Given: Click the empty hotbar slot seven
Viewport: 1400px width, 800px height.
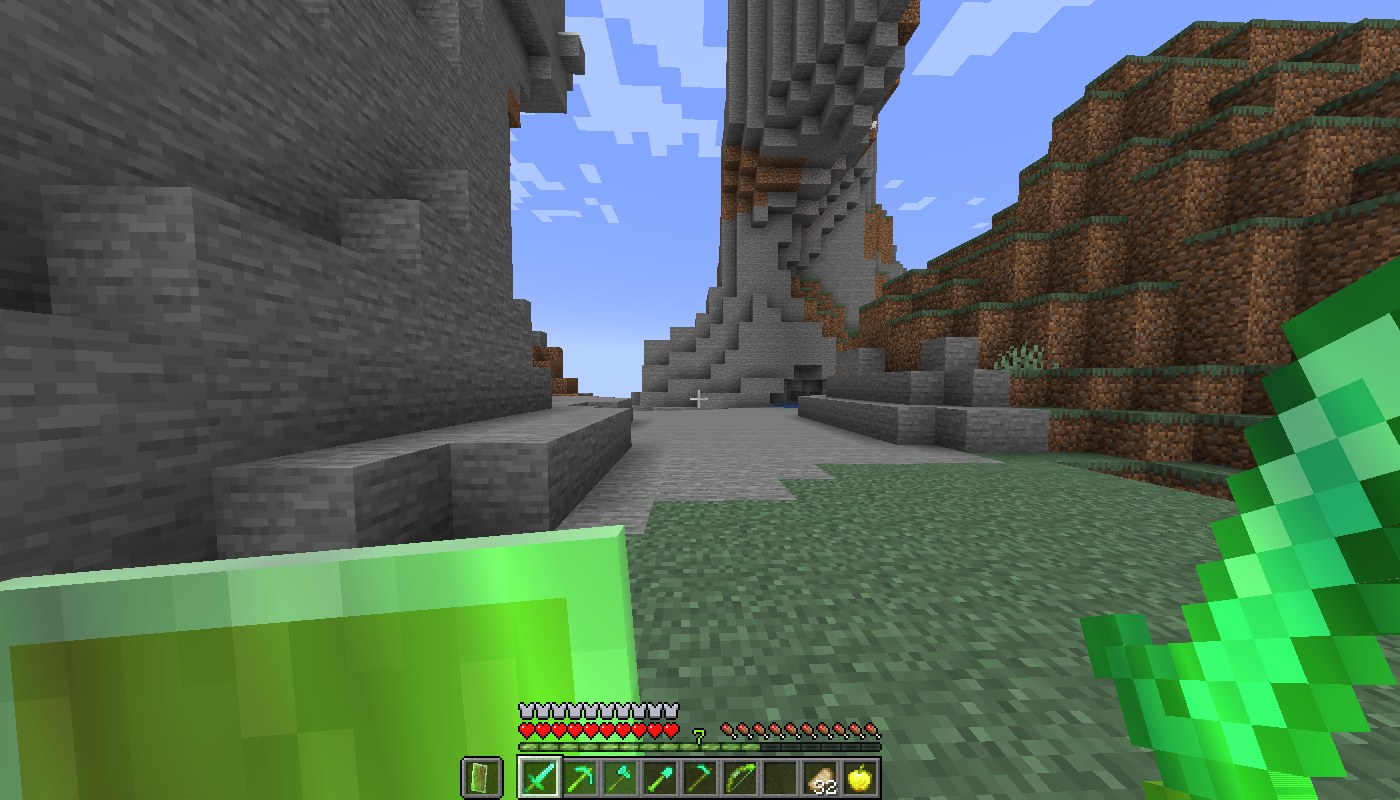Looking at the screenshot, I should (x=779, y=780).
